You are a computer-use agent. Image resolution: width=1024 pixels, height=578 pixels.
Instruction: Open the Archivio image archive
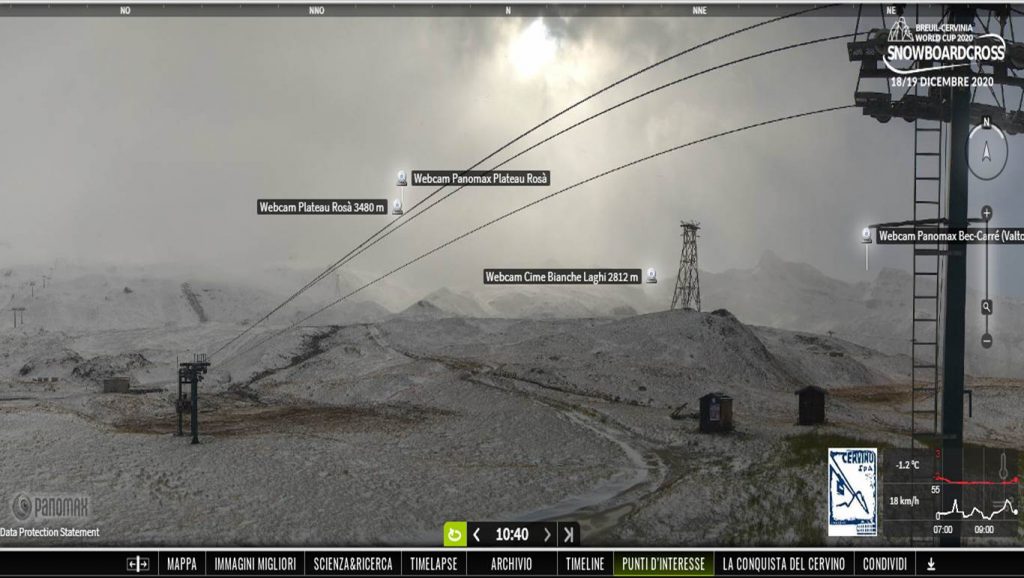pyautogui.click(x=511, y=564)
